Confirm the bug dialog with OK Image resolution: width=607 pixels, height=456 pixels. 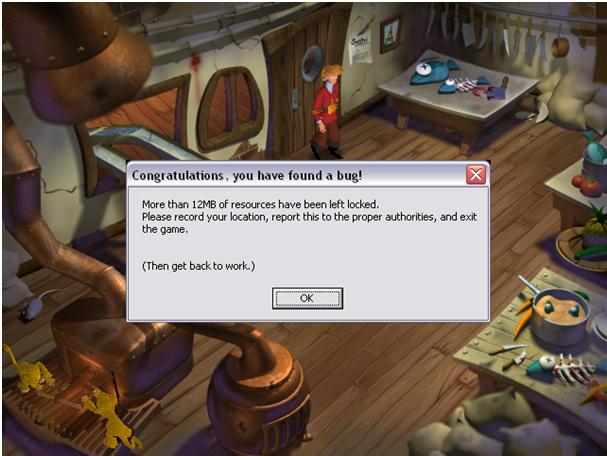tap(307, 298)
